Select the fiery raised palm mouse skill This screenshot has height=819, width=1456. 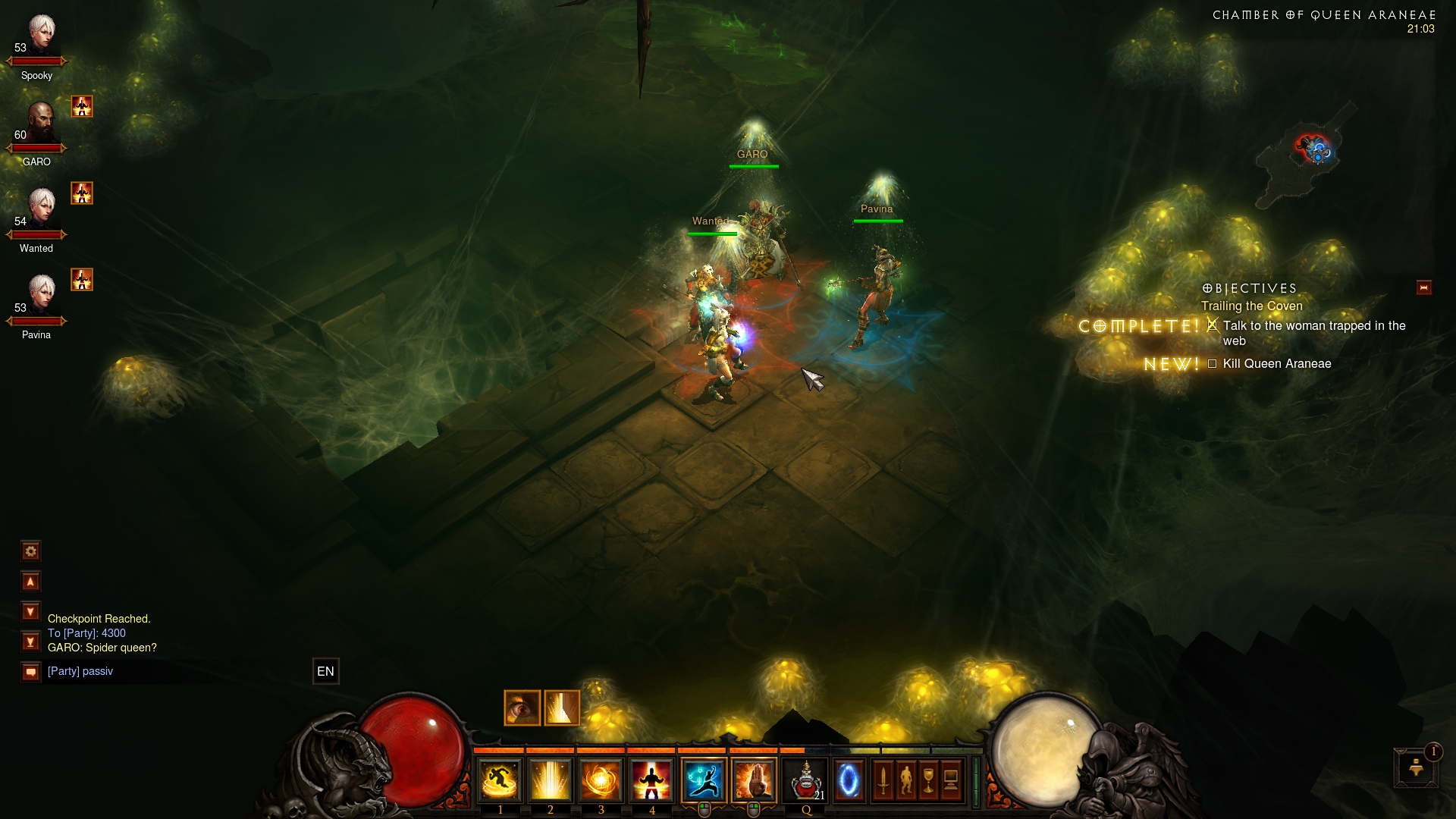click(754, 780)
